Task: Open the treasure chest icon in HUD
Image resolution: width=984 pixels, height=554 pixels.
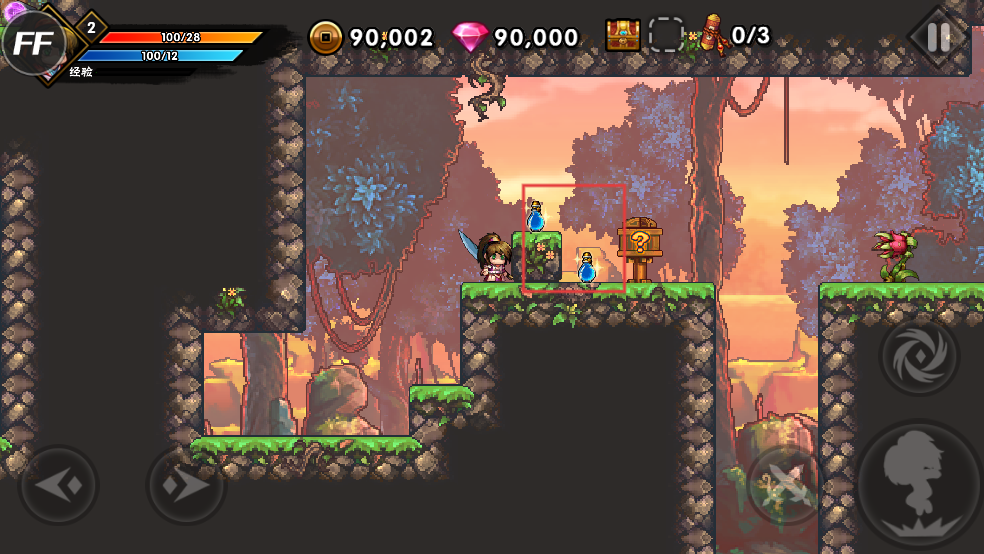Action: 623,35
